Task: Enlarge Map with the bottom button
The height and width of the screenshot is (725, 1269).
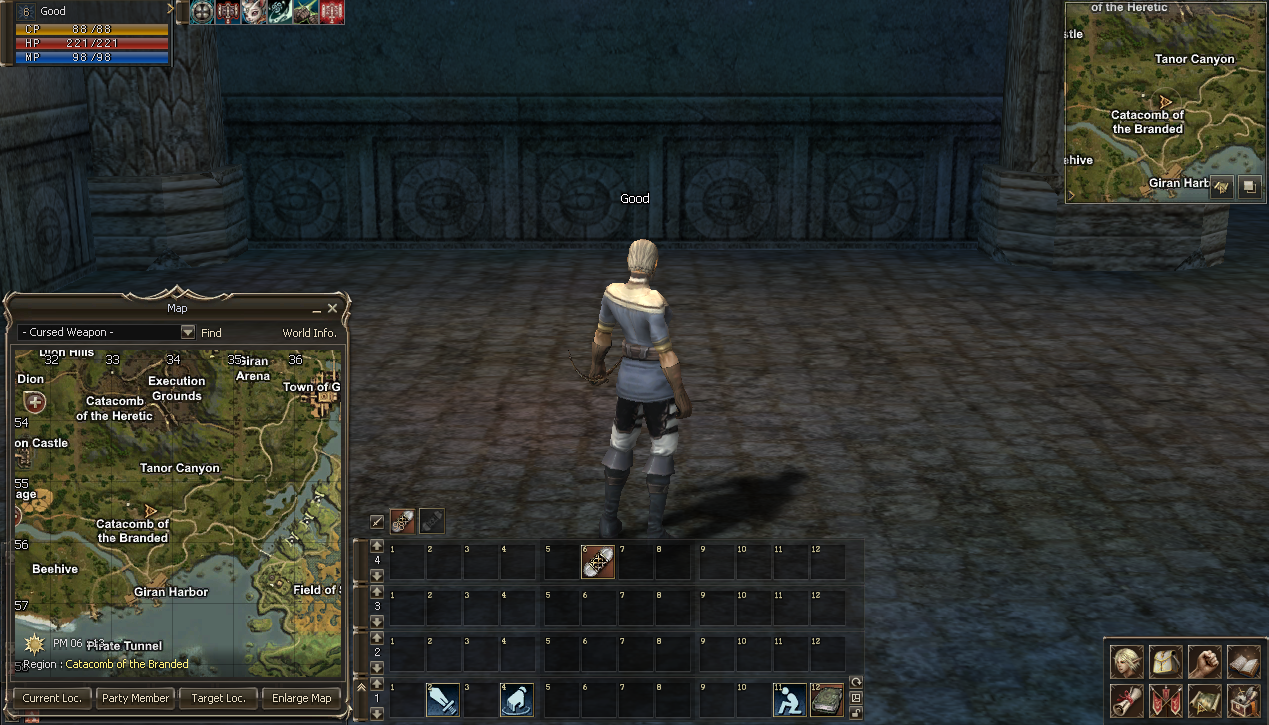Action: click(x=301, y=698)
